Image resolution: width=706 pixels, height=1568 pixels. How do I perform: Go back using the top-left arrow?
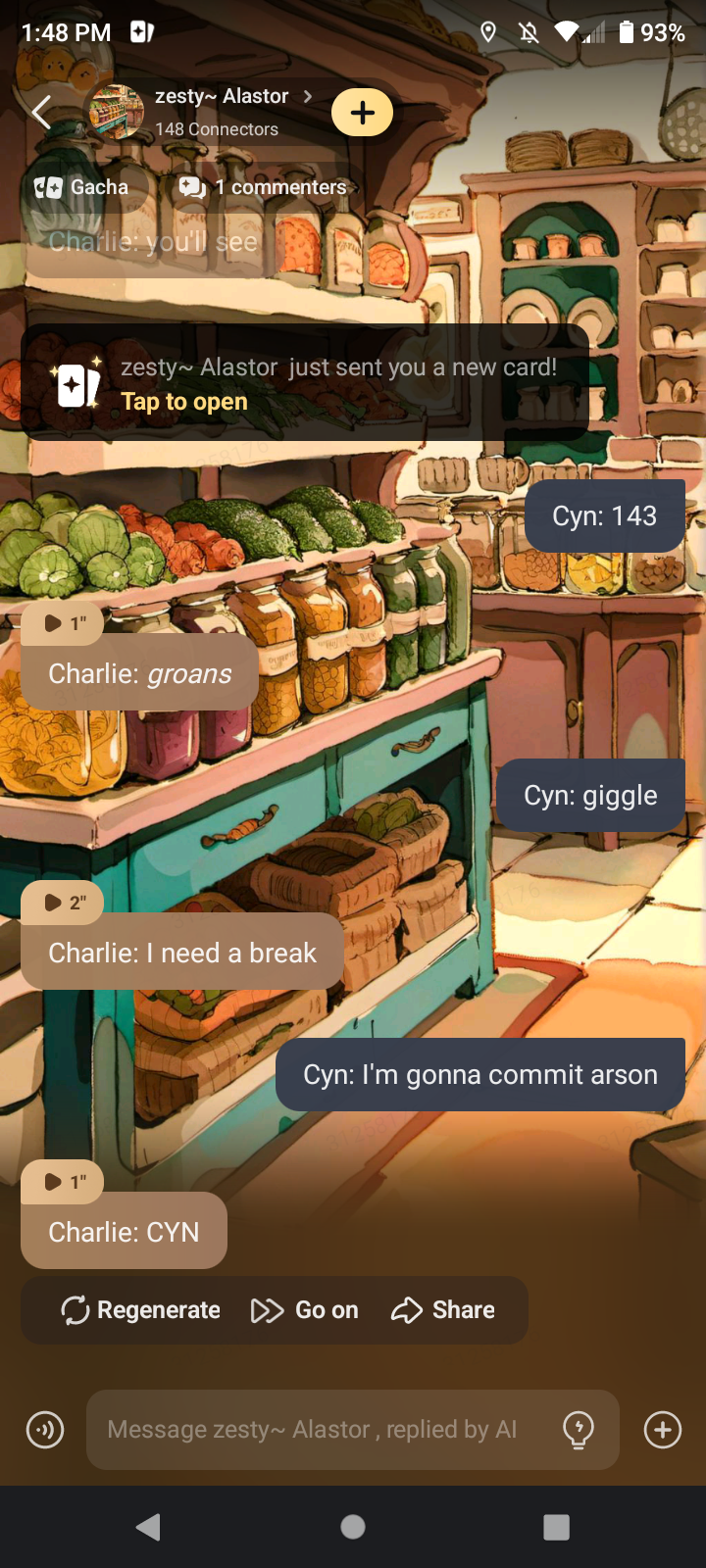(x=41, y=113)
